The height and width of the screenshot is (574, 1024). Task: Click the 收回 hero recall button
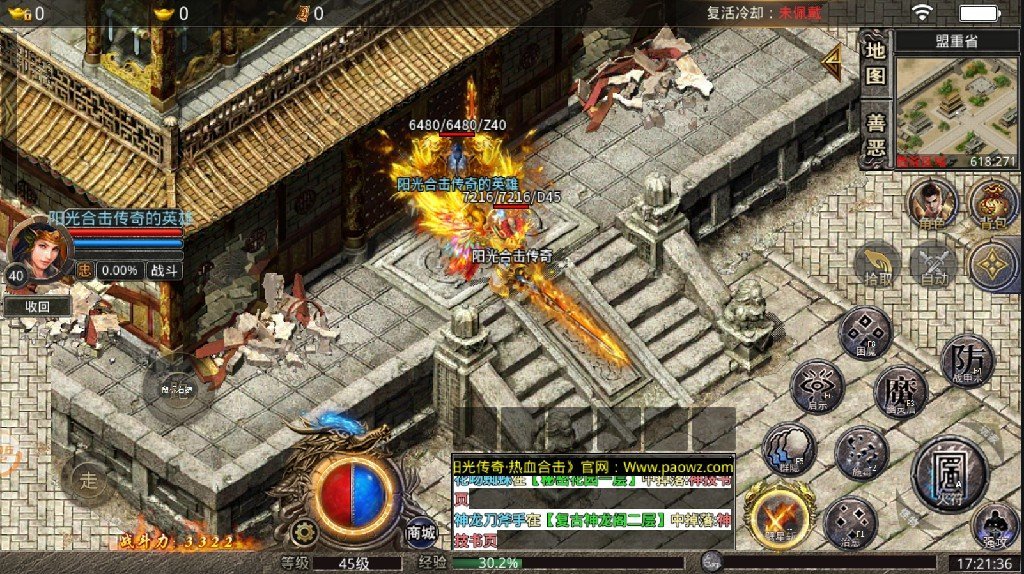(37, 307)
